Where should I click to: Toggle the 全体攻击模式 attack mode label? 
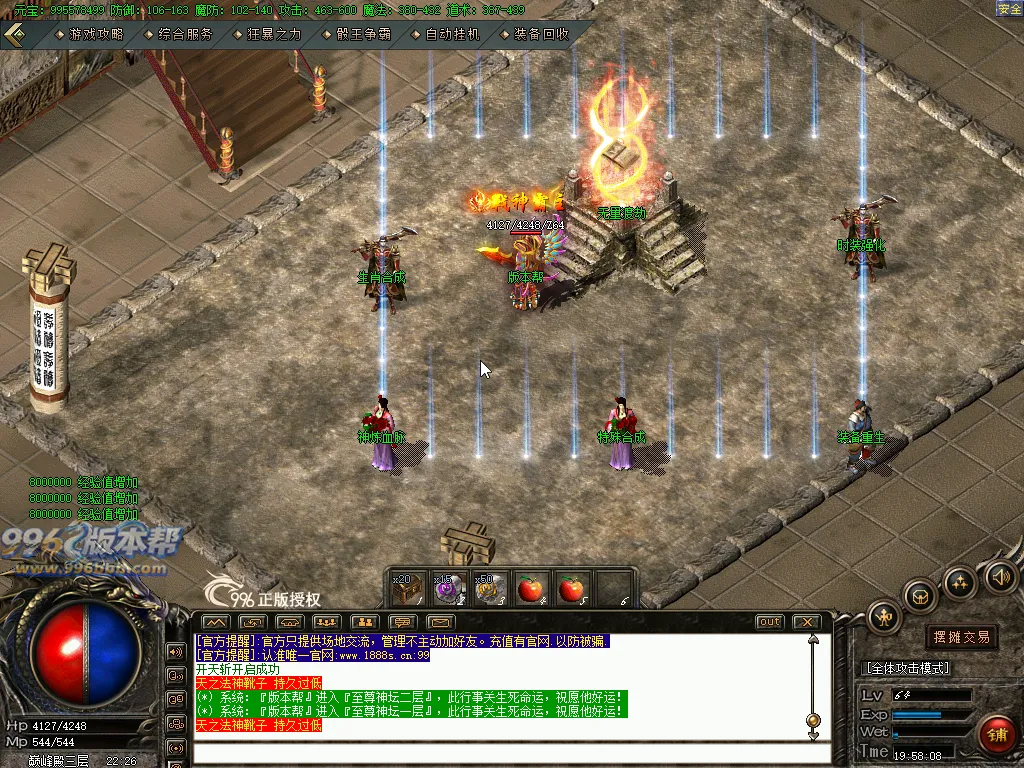click(x=906, y=668)
